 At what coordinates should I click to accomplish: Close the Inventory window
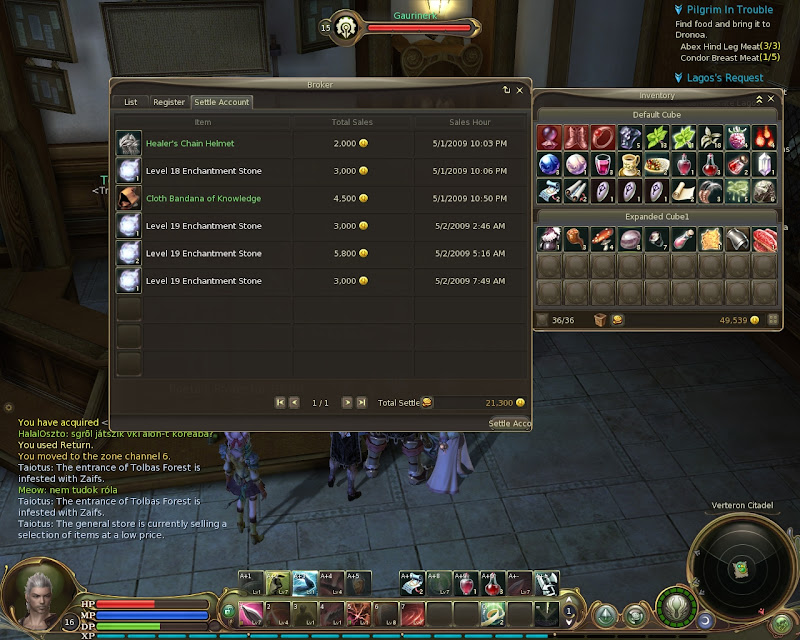coord(772,99)
